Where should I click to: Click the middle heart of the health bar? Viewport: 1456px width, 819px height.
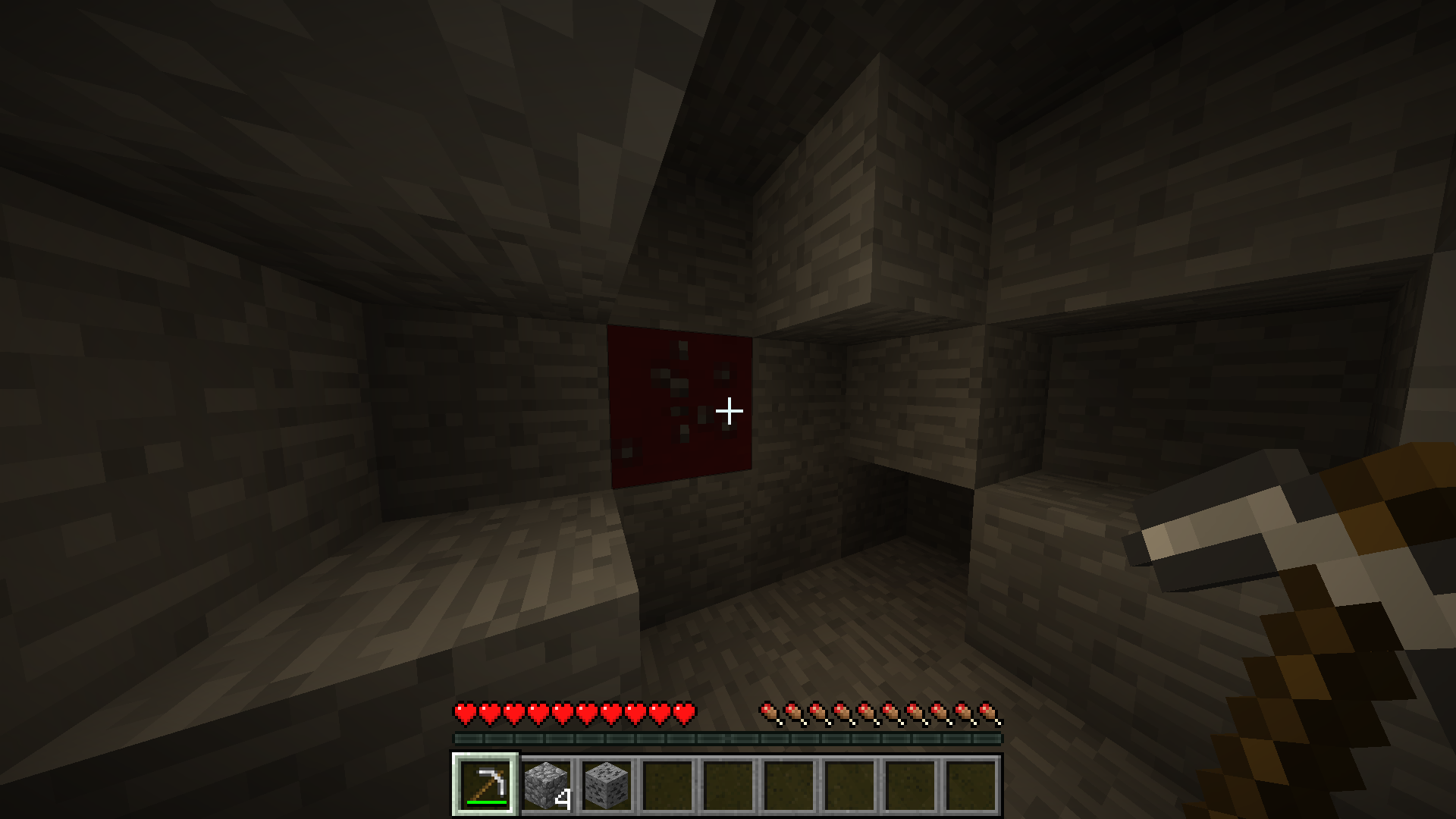(x=574, y=713)
